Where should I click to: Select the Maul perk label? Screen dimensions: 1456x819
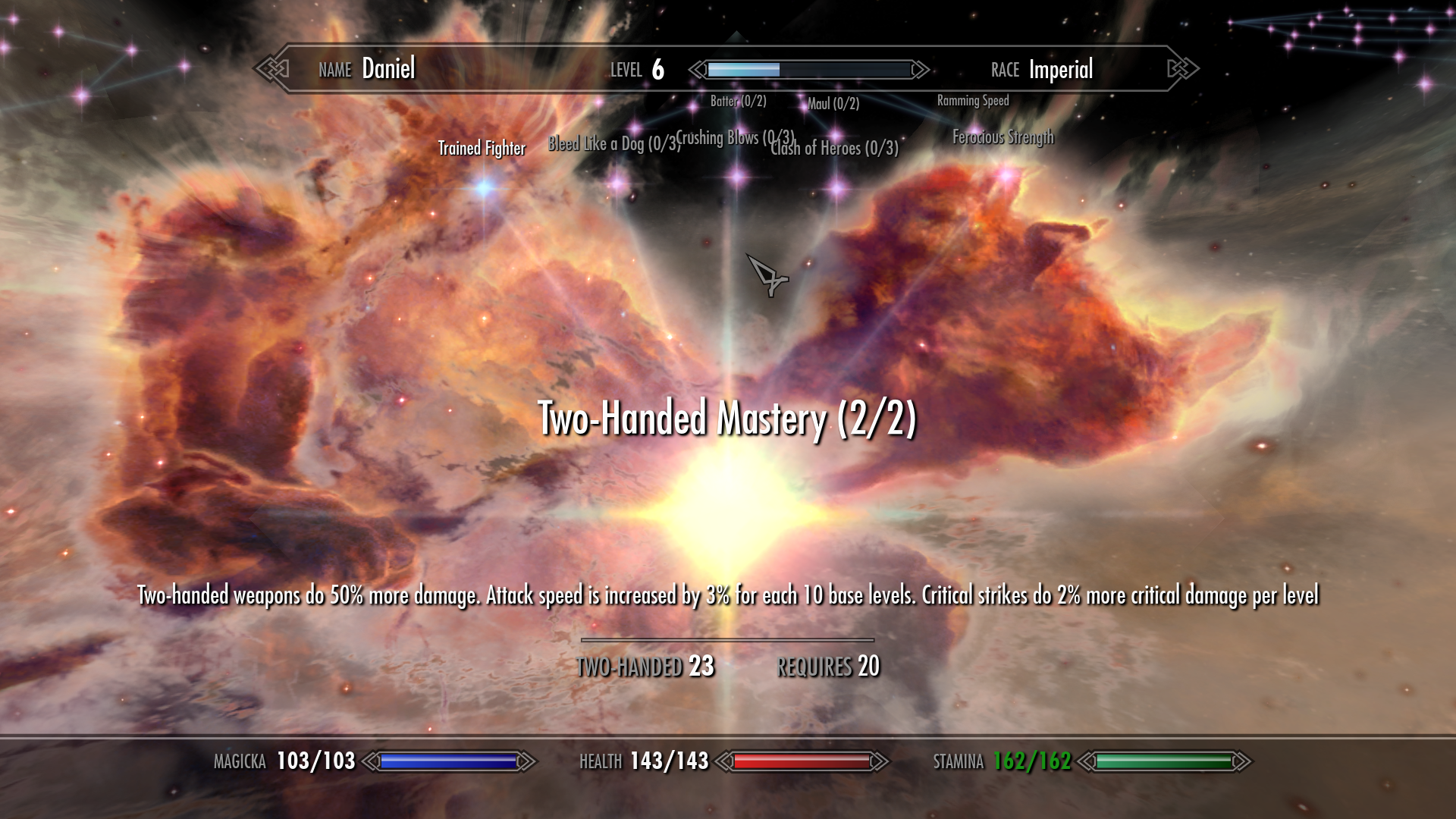833,104
